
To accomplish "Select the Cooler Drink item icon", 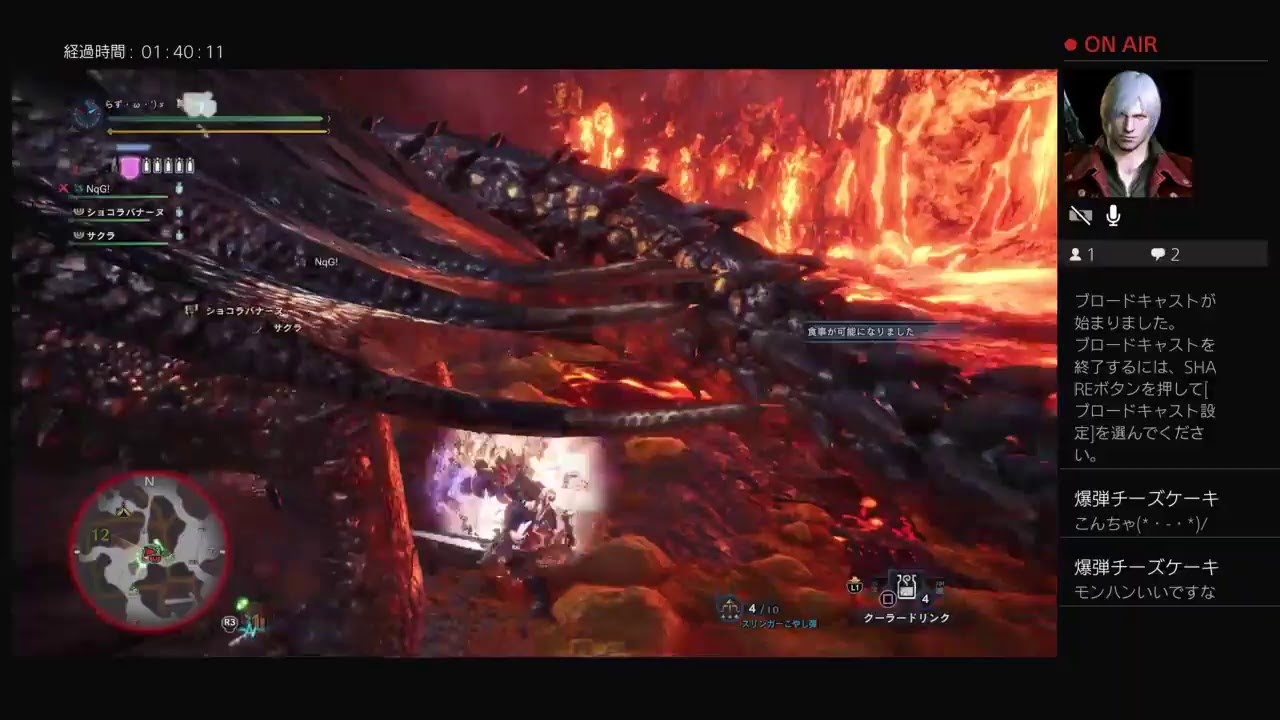I will click(x=905, y=586).
